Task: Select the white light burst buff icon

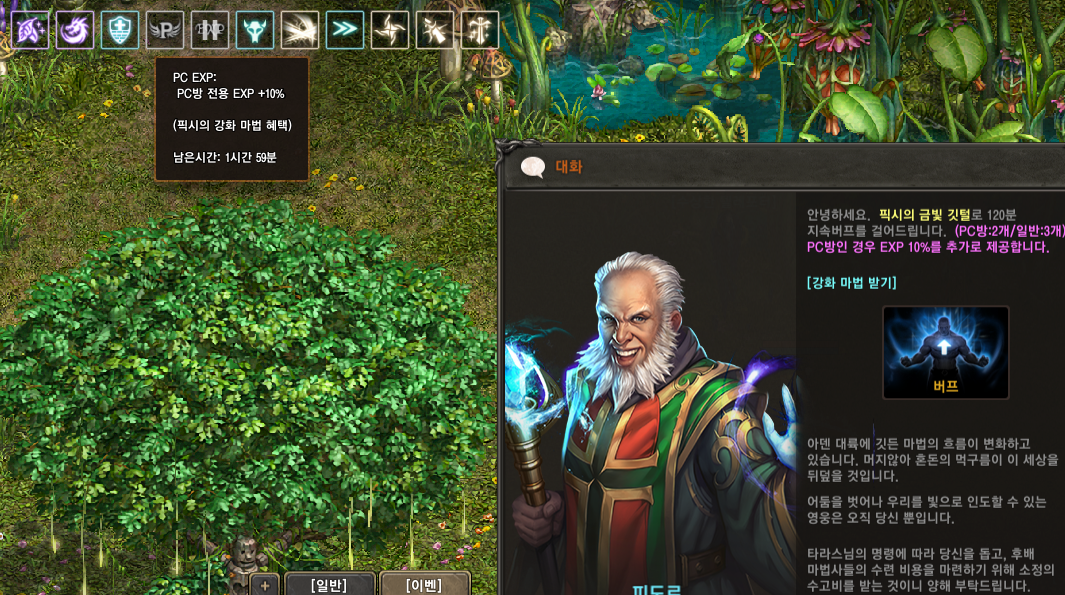Action: (x=300, y=30)
